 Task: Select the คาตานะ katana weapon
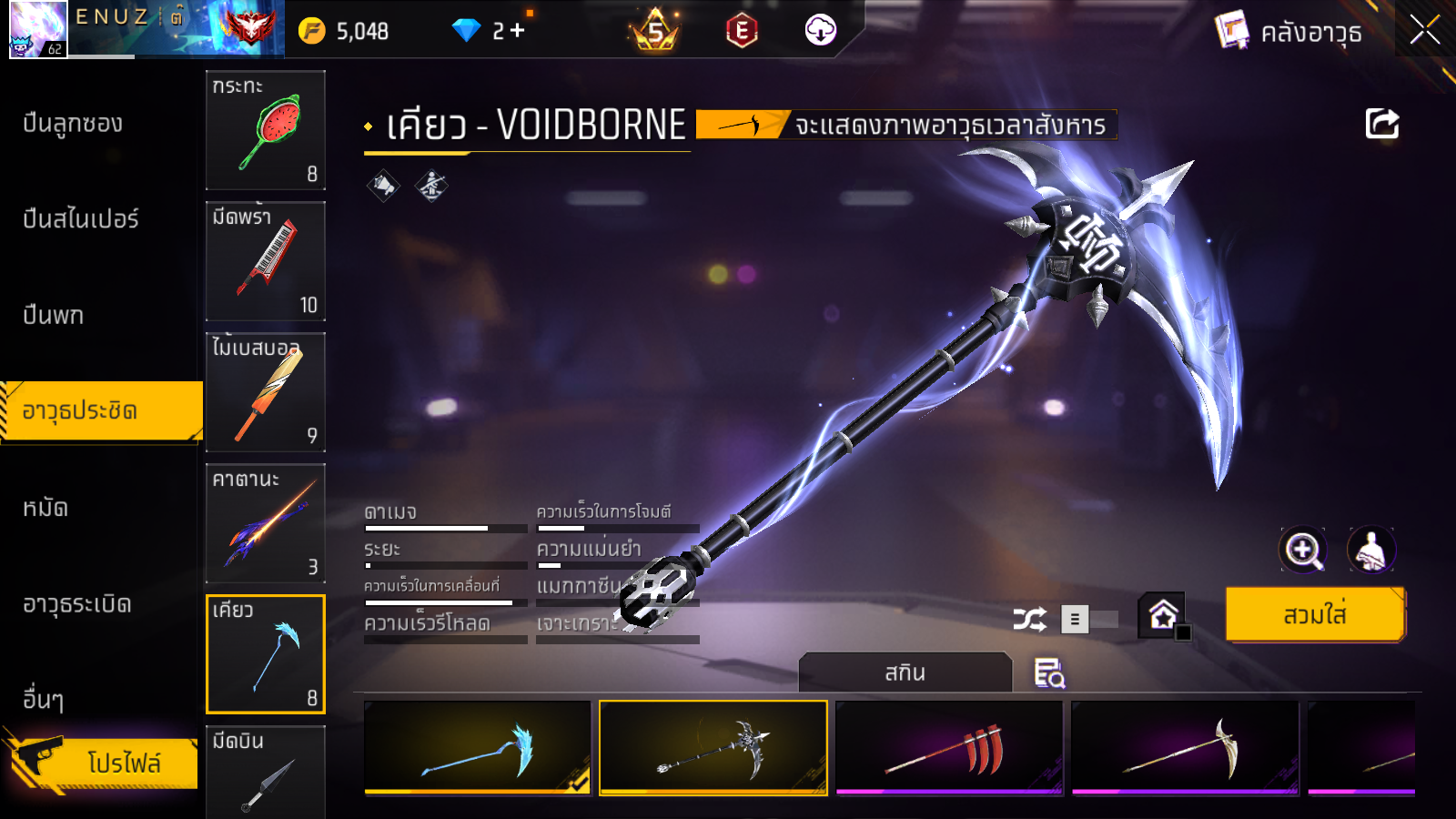266,523
